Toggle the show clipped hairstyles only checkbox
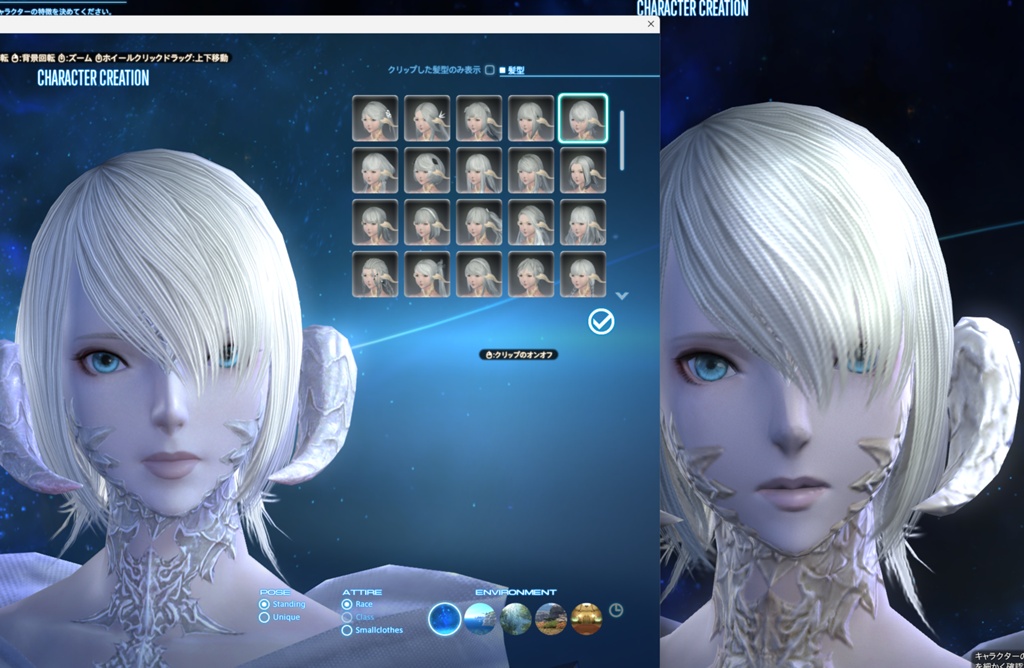Viewport: 1024px width, 668px height. tap(490, 70)
